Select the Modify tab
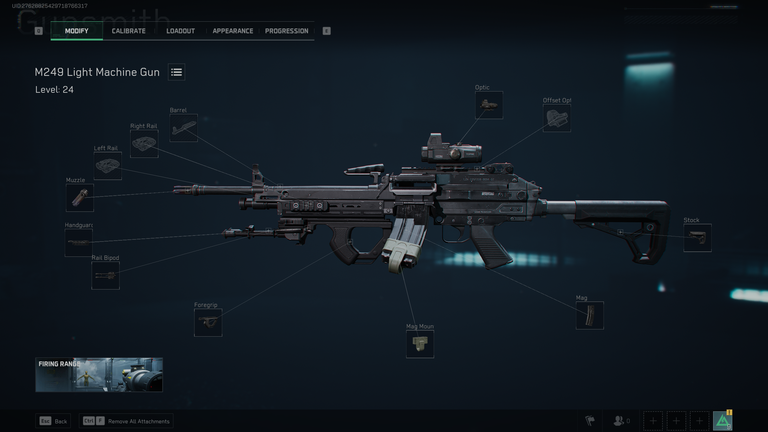Image resolution: width=768 pixels, height=432 pixels. 76,31
